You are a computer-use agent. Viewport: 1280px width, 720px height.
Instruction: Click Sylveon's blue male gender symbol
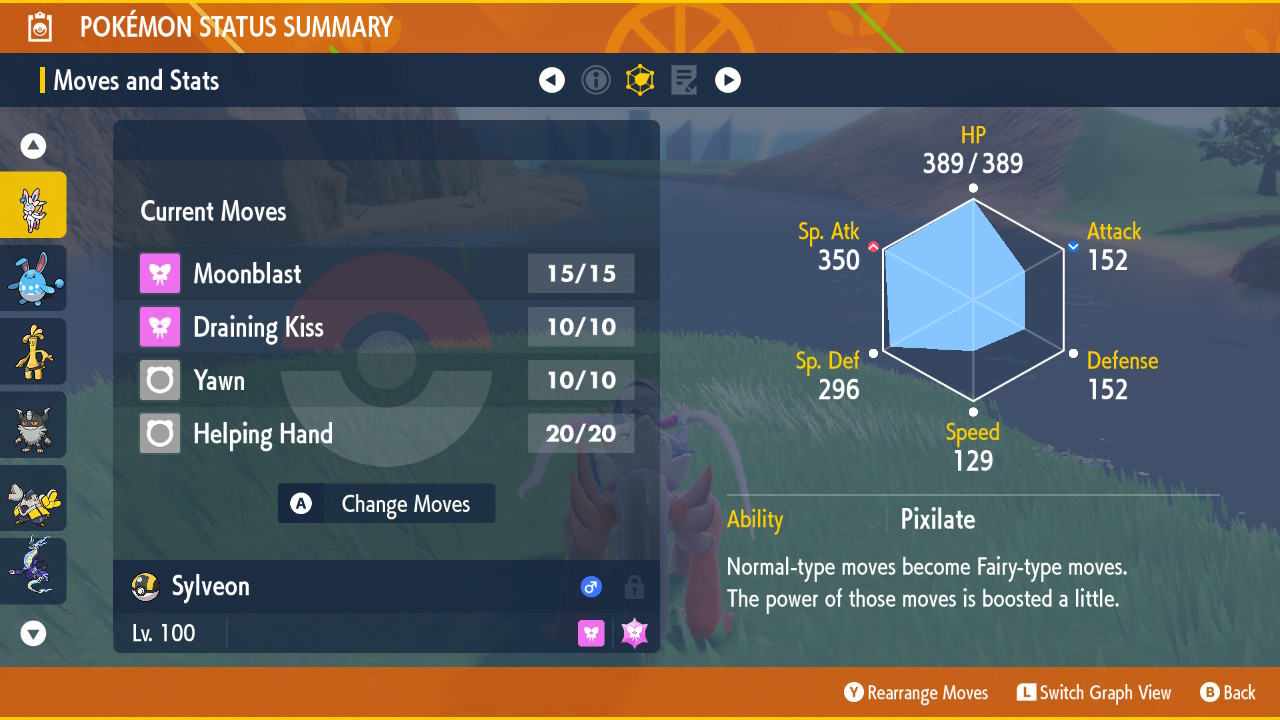point(591,587)
